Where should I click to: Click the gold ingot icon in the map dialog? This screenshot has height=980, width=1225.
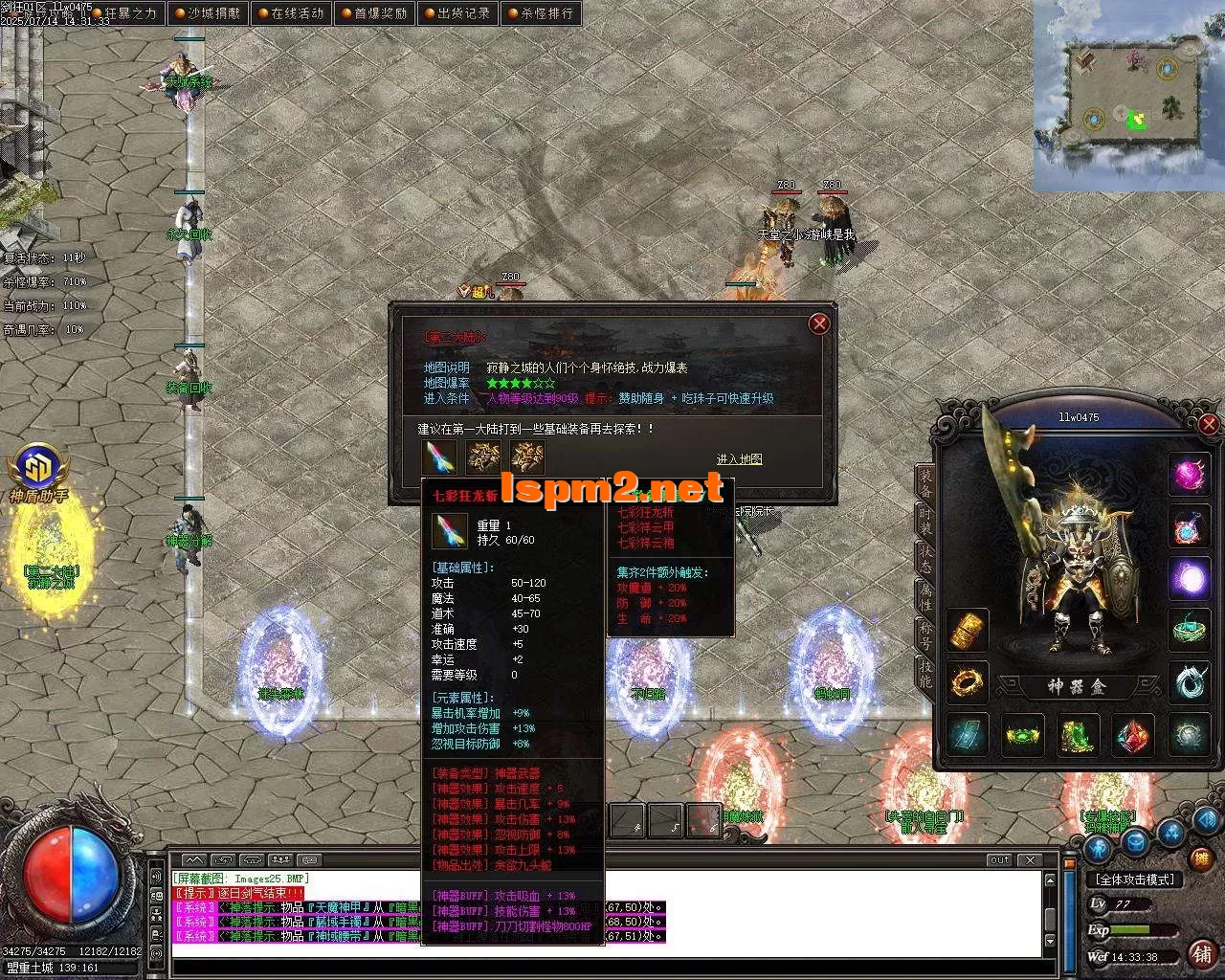click(x=483, y=458)
